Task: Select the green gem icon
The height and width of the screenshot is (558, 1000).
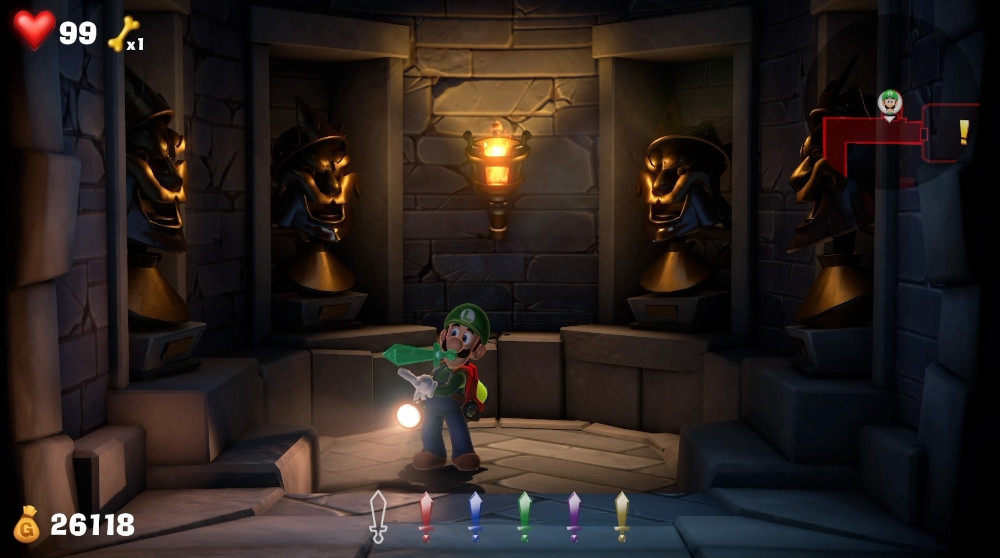Action: pos(524,516)
